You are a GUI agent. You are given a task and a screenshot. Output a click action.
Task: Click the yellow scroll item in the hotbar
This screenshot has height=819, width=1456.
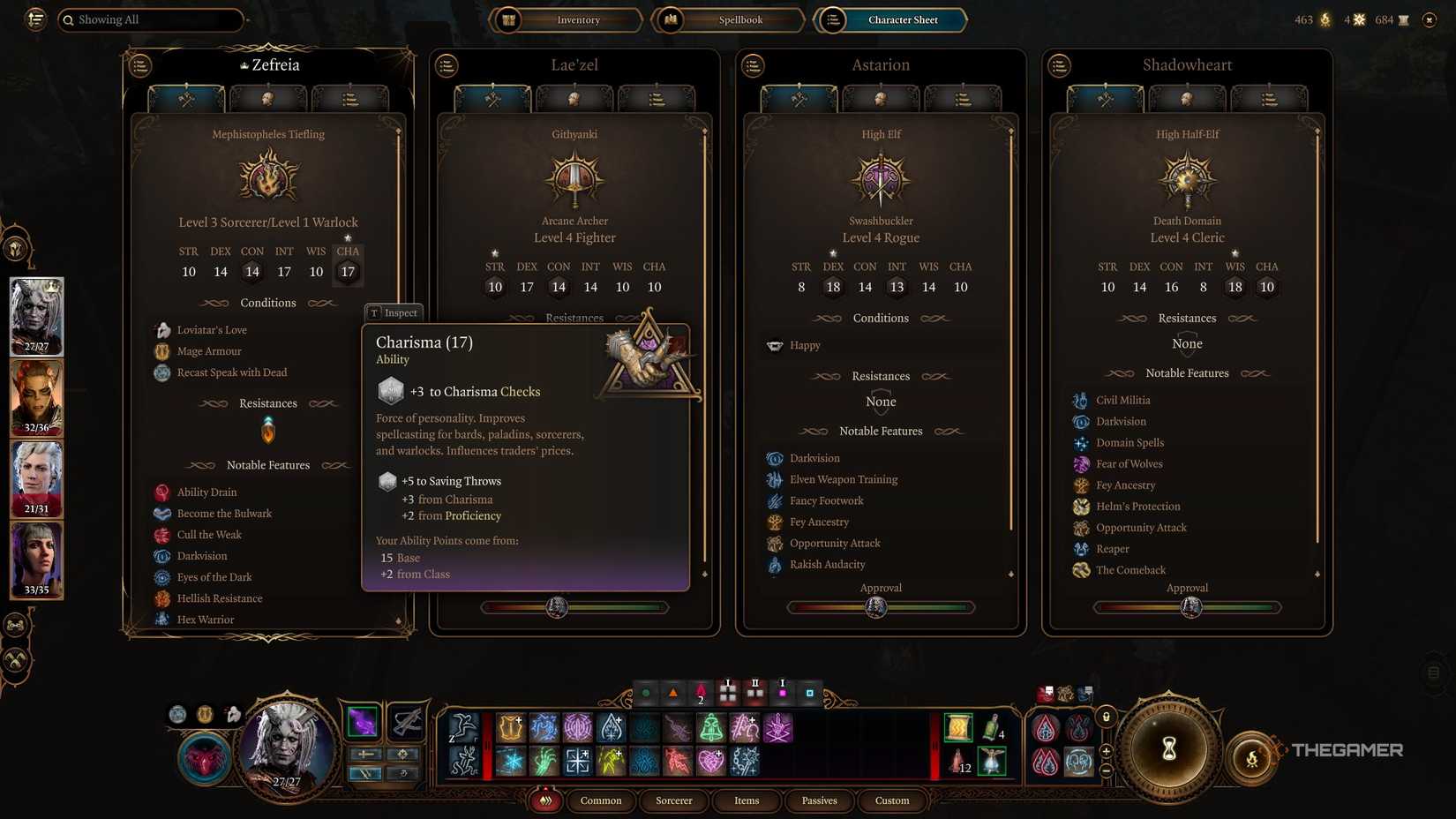click(x=957, y=727)
